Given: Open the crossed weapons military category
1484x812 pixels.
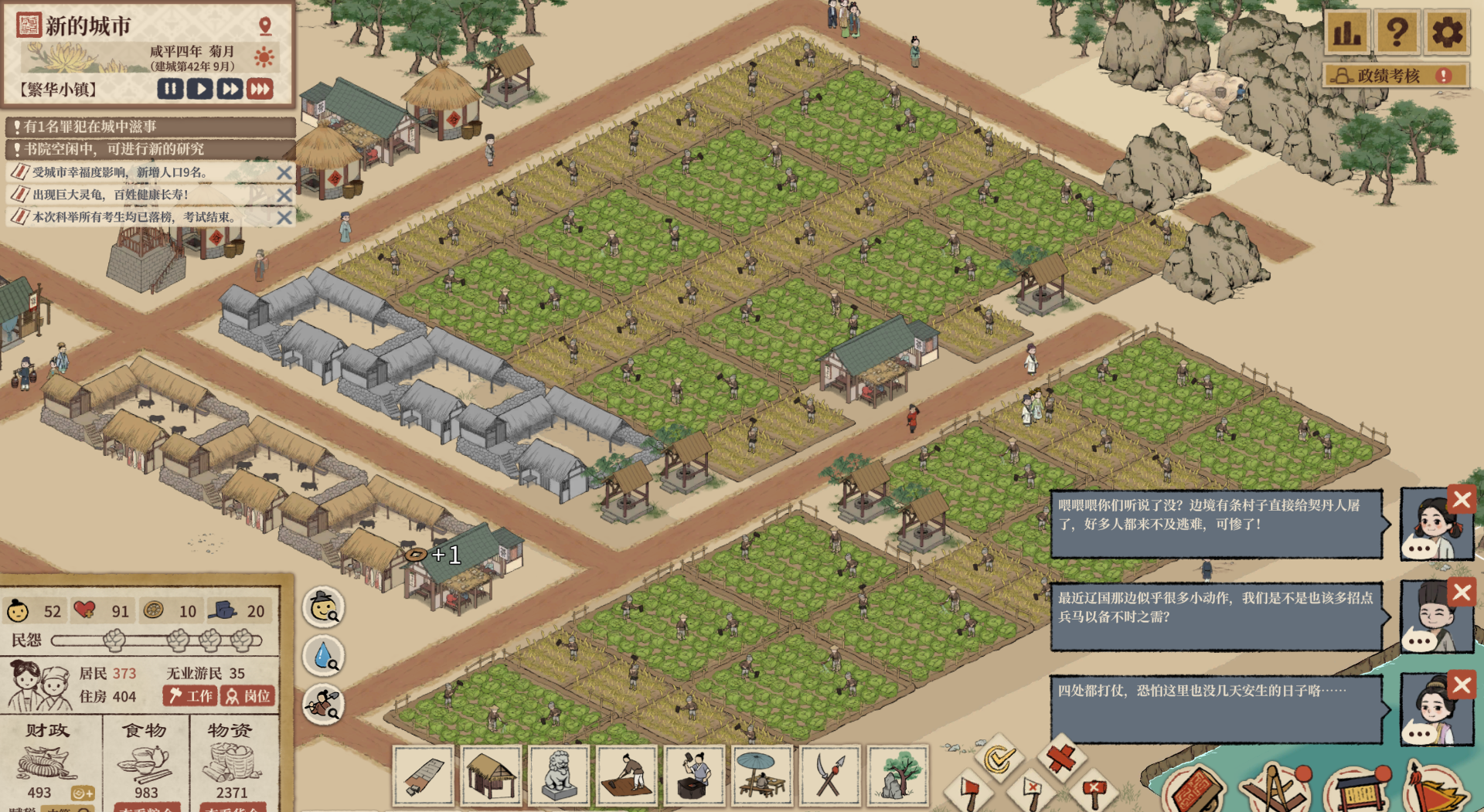Looking at the screenshot, I should pyautogui.click(x=829, y=775).
